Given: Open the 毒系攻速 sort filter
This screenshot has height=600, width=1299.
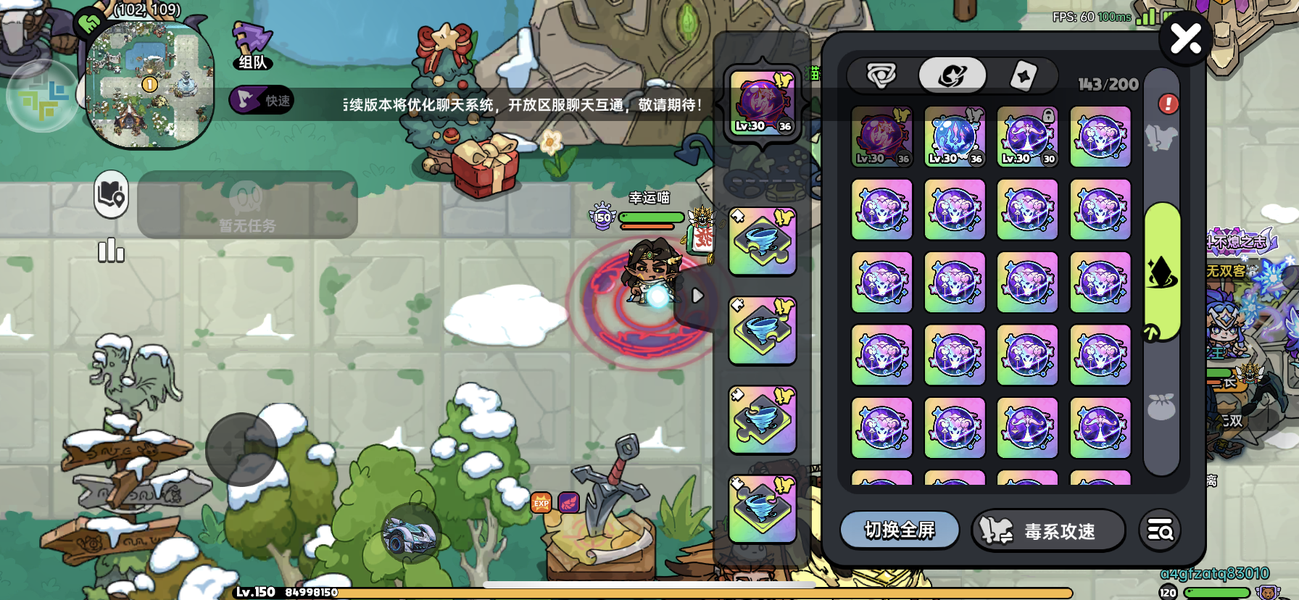Looking at the screenshot, I should tap(1048, 531).
